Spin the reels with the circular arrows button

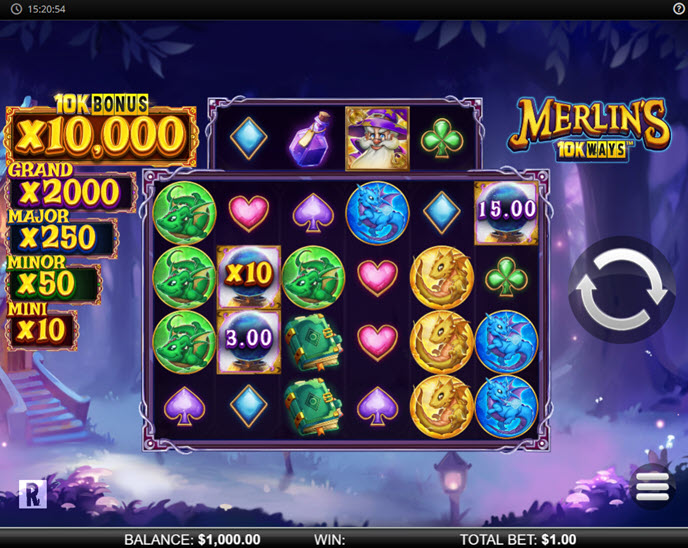[x=622, y=290]
